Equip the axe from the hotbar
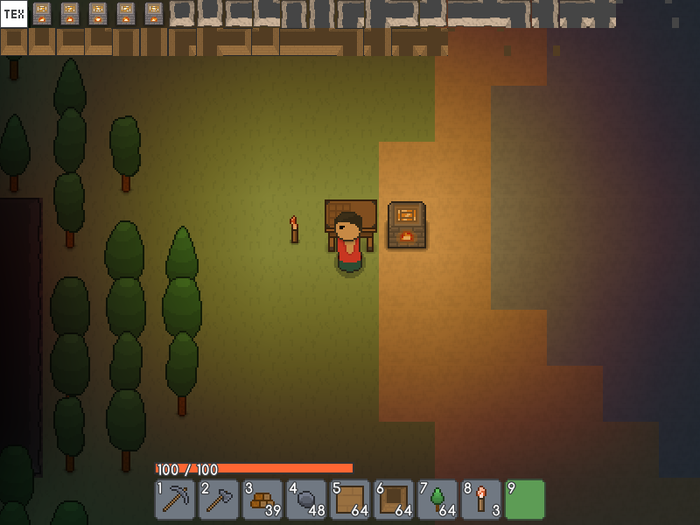Viewport: 700px width, 525px height. click(x=219, y=499)
